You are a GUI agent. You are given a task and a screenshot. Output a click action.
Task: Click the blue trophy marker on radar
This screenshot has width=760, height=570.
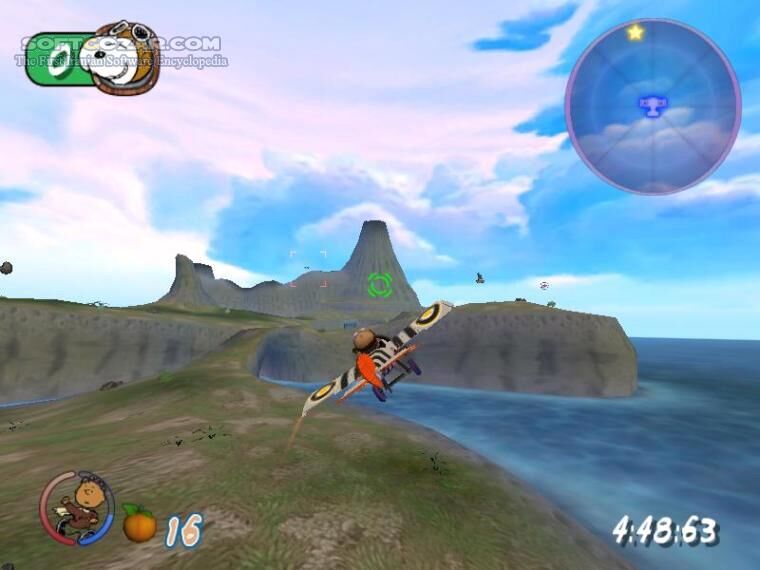click(x=652, y=104)
